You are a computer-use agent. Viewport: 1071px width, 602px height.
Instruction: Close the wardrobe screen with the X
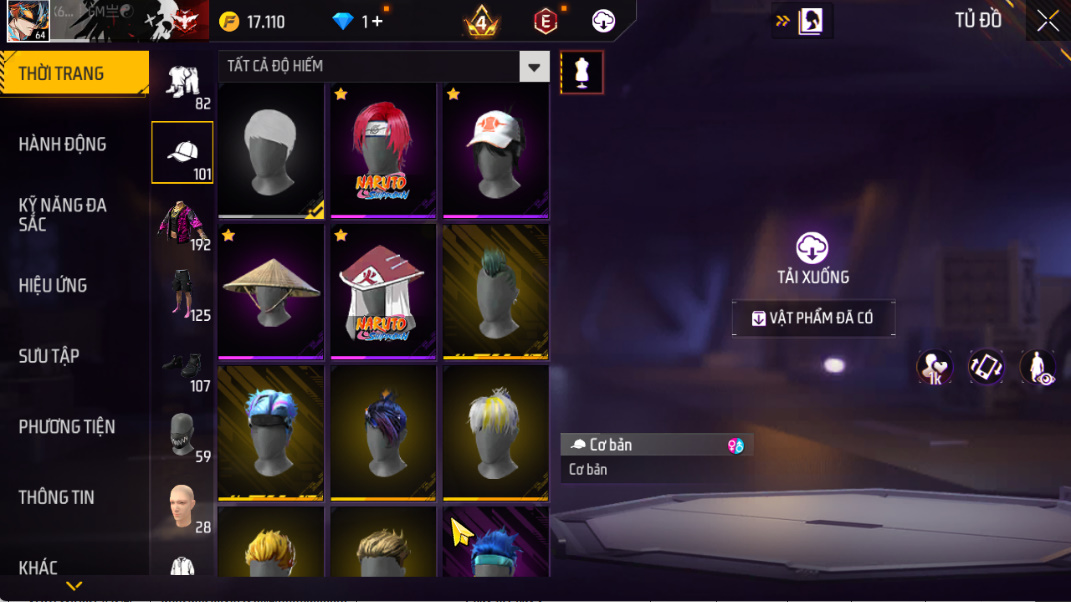point(1047,21)
